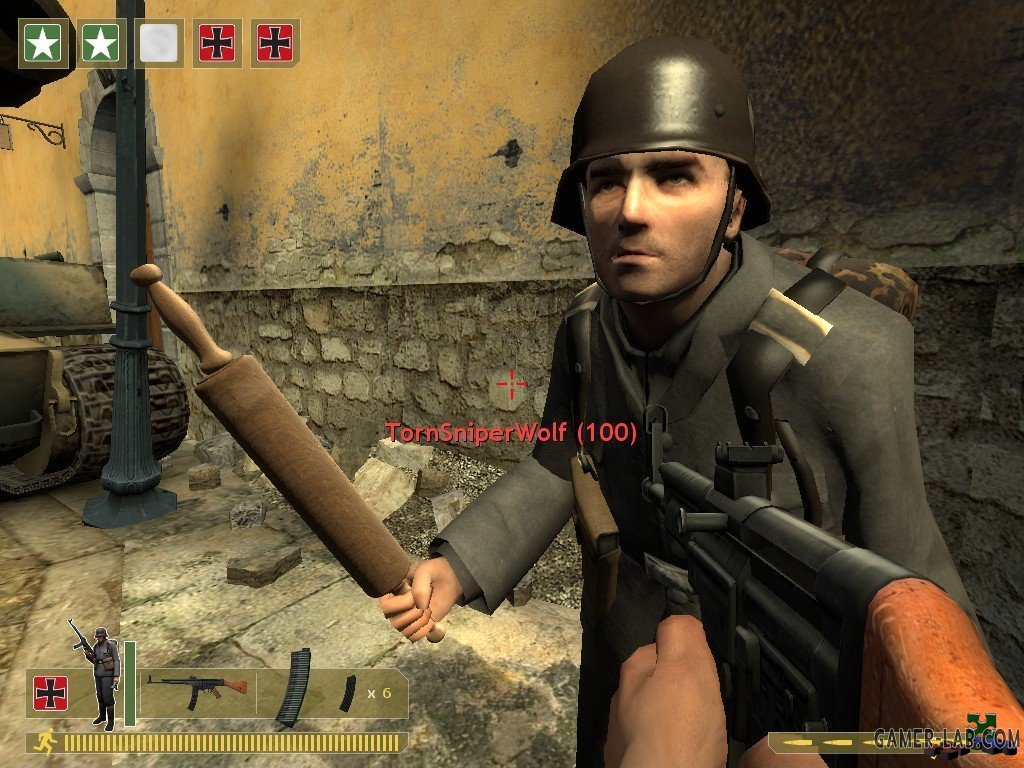Click the running man sprint icon
Viewport: 1024px width, 768px height.
tap(46, 742)
